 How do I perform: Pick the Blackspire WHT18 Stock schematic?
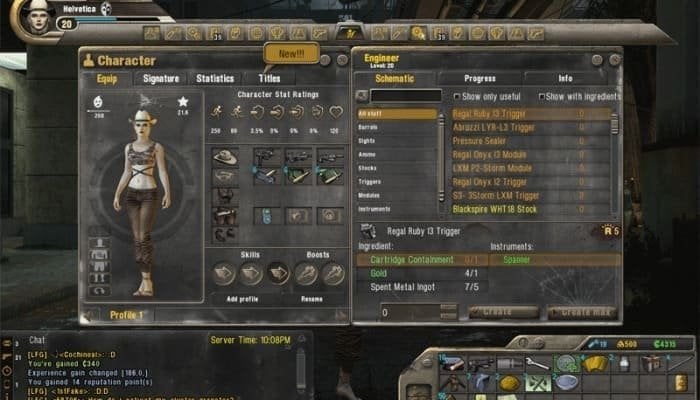[x=494, y=209]
